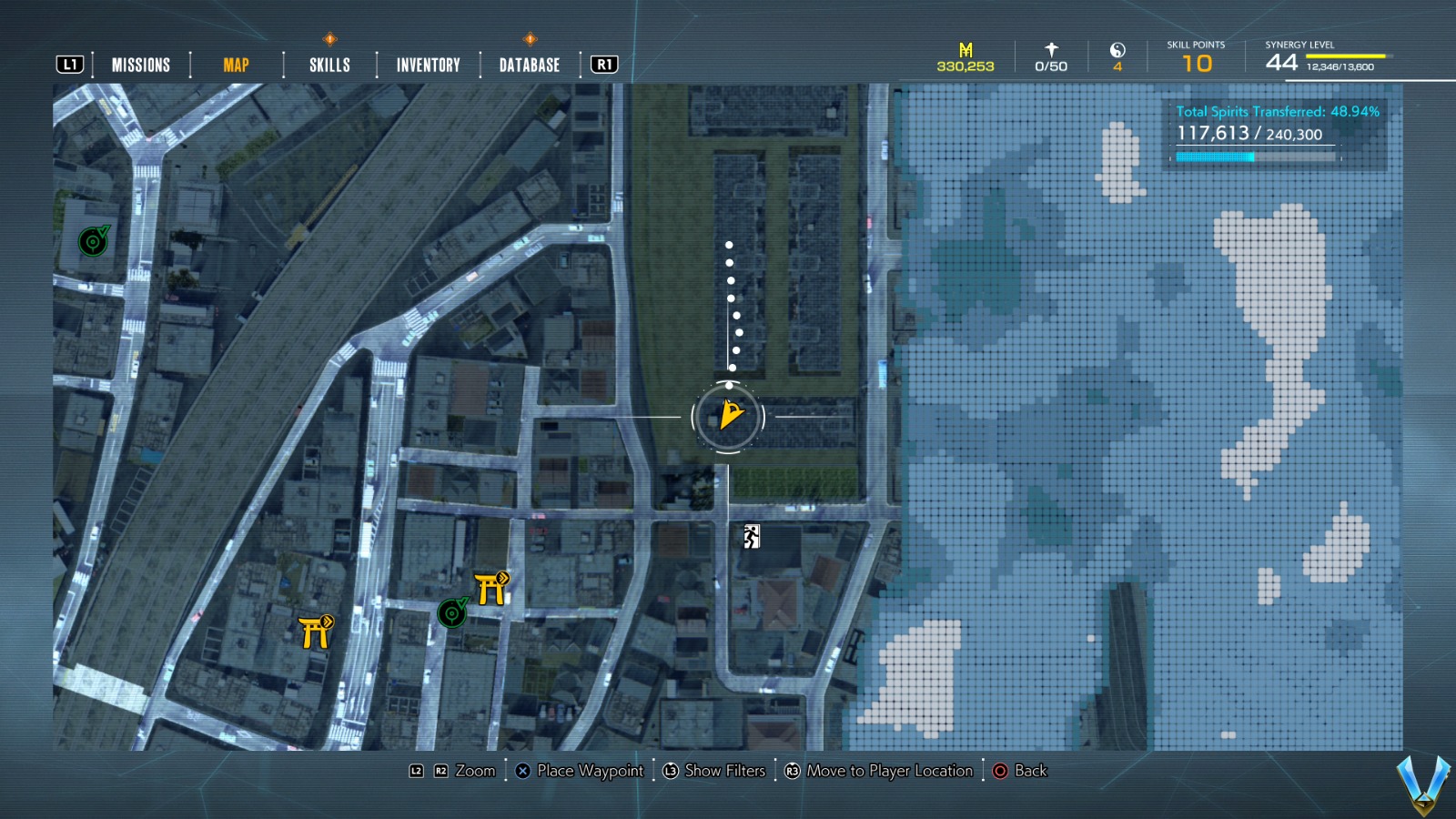Select the Jizo statue counter icon showing 0/50
1456x819 pixels.
coord(1051,49)
